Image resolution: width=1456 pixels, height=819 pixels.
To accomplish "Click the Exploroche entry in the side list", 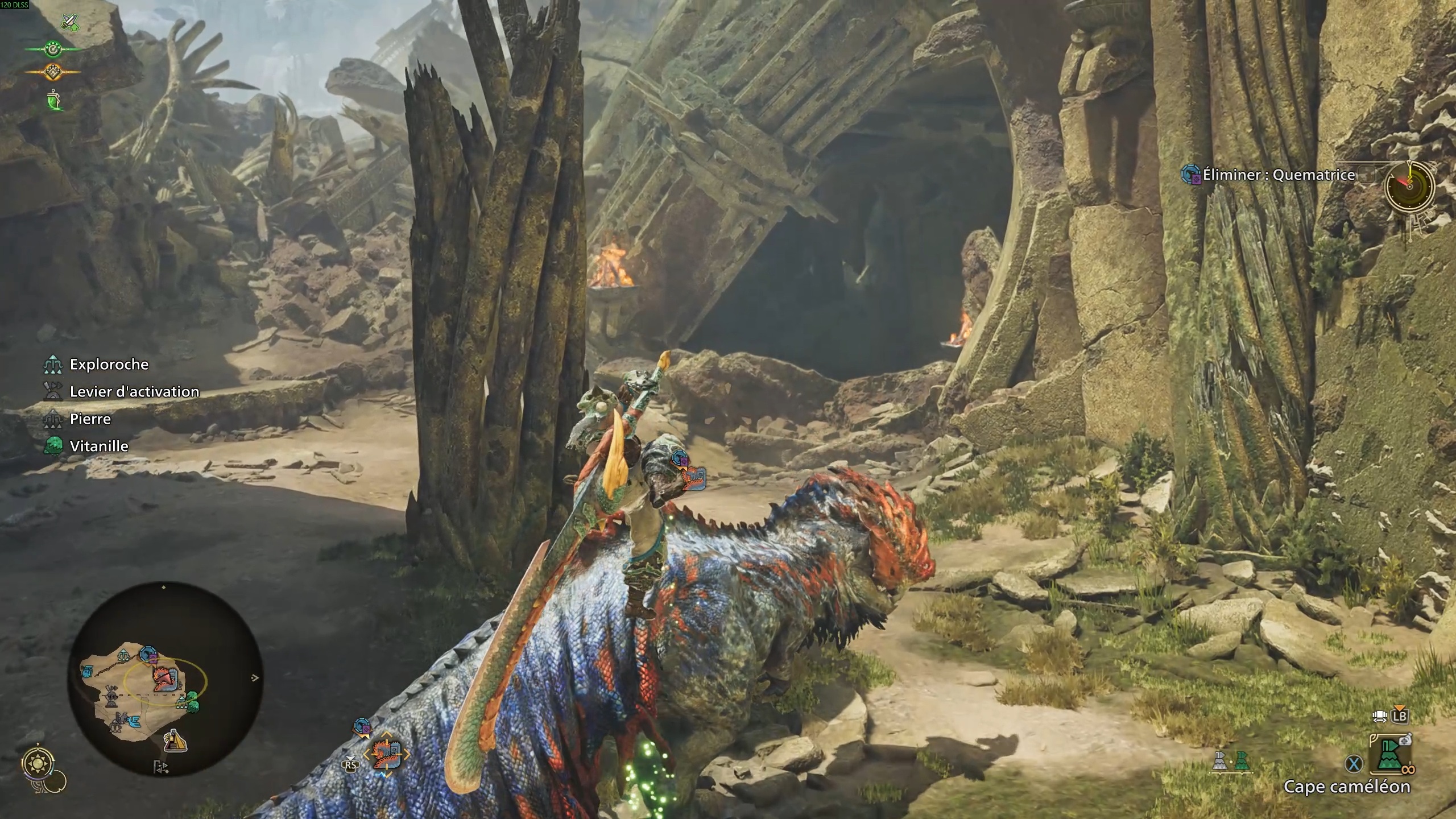I will point(108,364).
